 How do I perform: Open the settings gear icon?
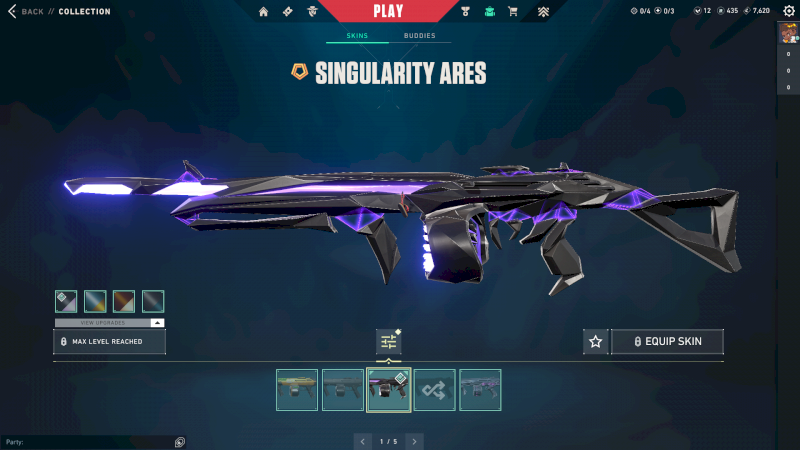789,11
